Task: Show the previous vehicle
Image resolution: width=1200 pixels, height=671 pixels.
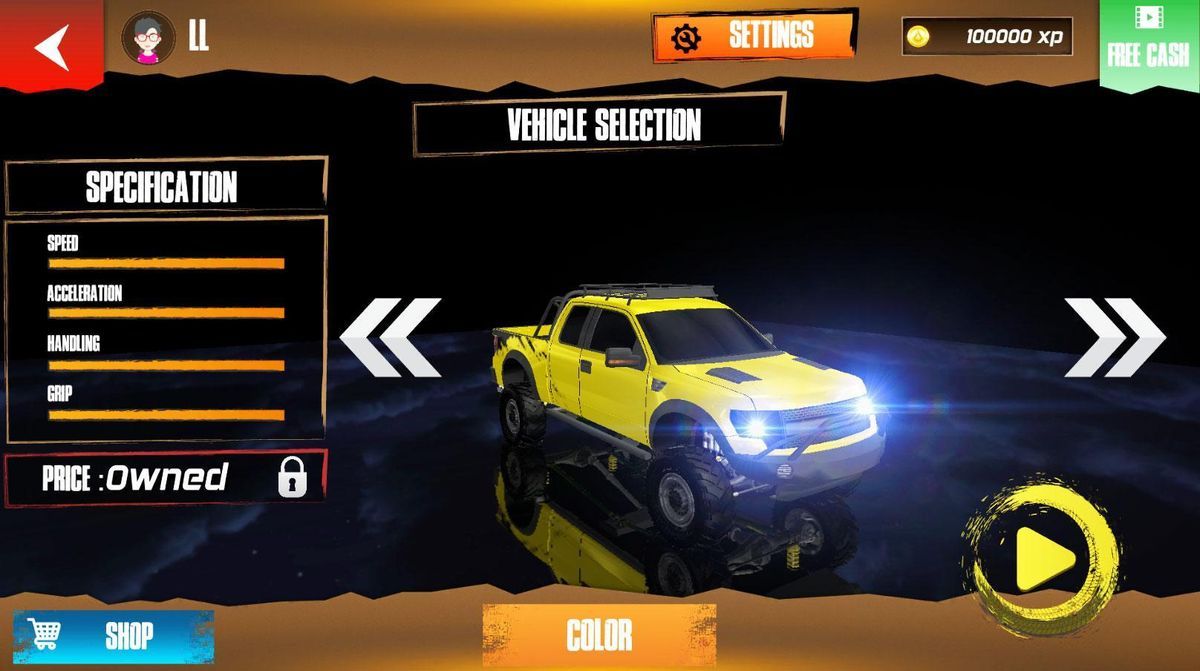Action: pos(391,337)
